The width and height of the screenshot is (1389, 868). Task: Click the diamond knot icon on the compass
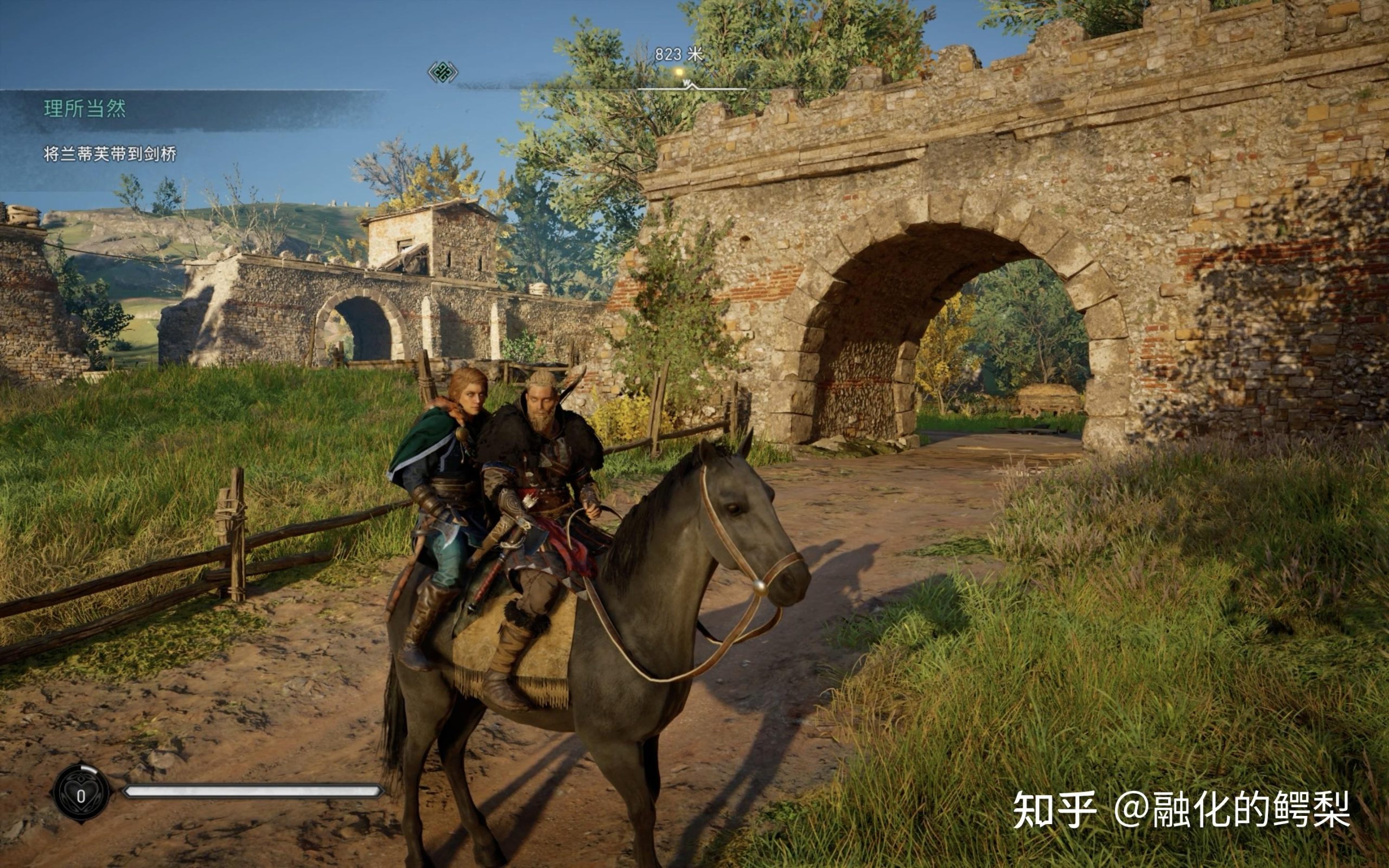click(443, 72)
